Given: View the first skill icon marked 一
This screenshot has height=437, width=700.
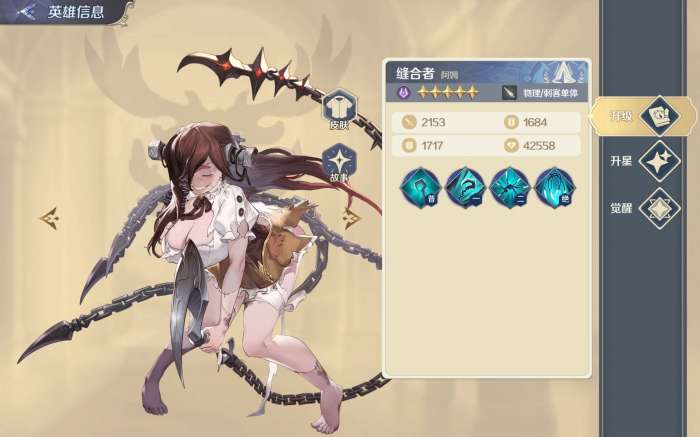Looking at the screenshot, I should coord(464,186).
